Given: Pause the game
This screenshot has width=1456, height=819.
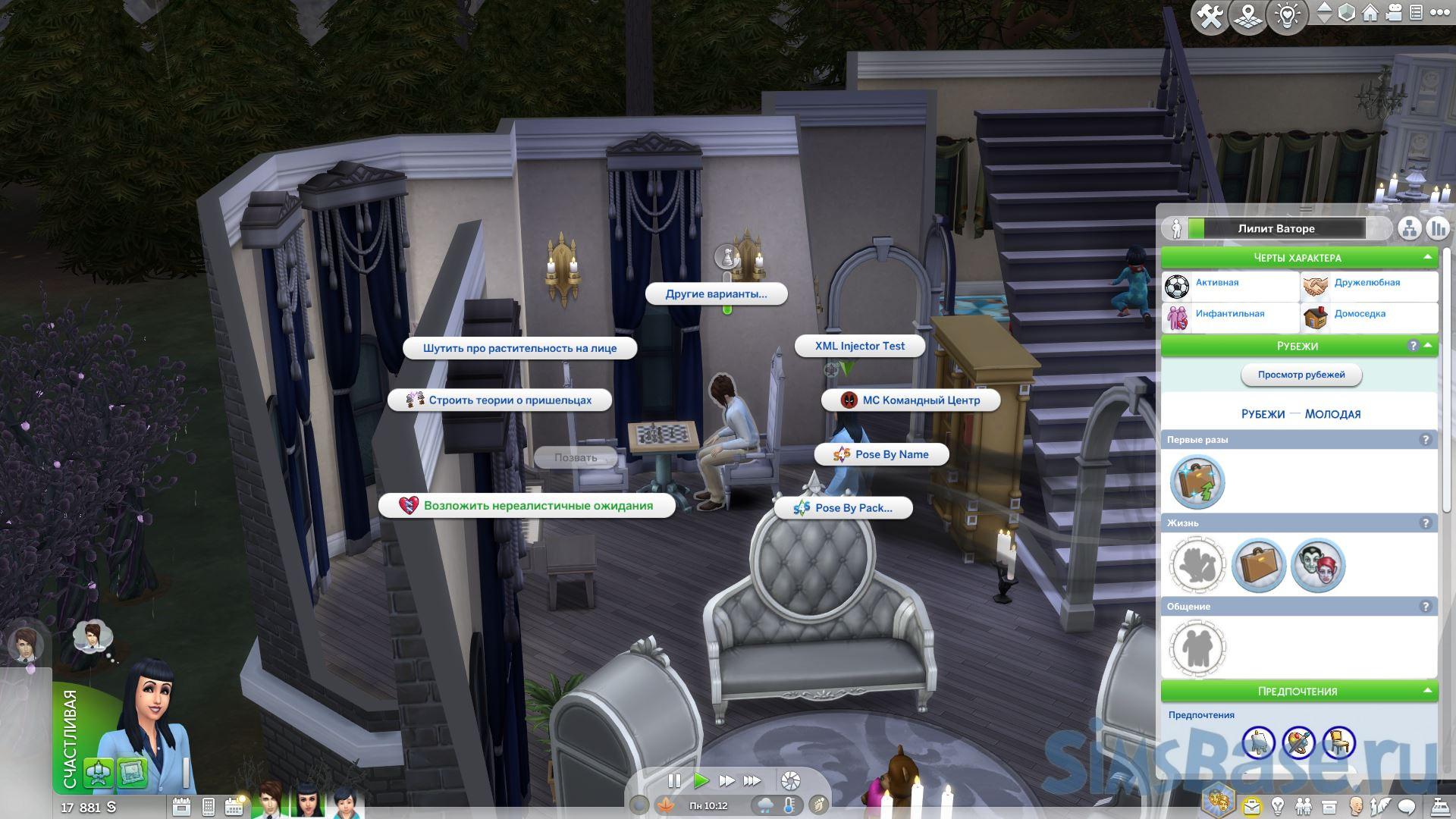Looking at the screenshot, I should point(673,780).
